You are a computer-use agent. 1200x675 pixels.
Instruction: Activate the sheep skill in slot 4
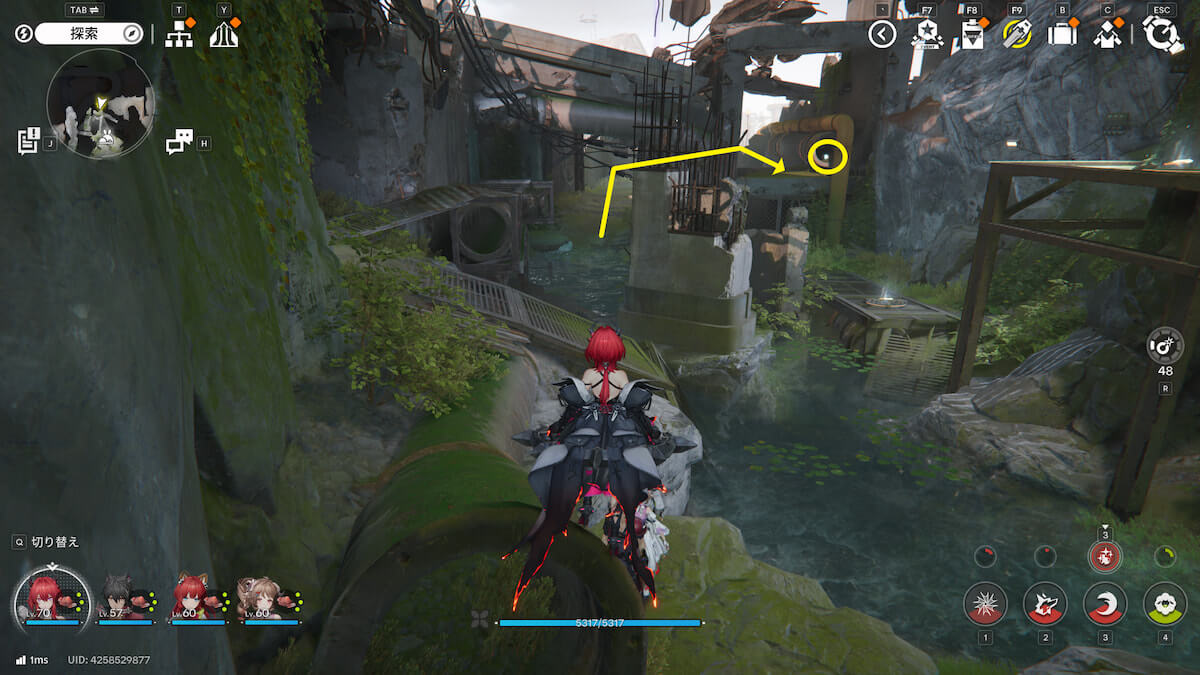click(x=1165, y=603)
